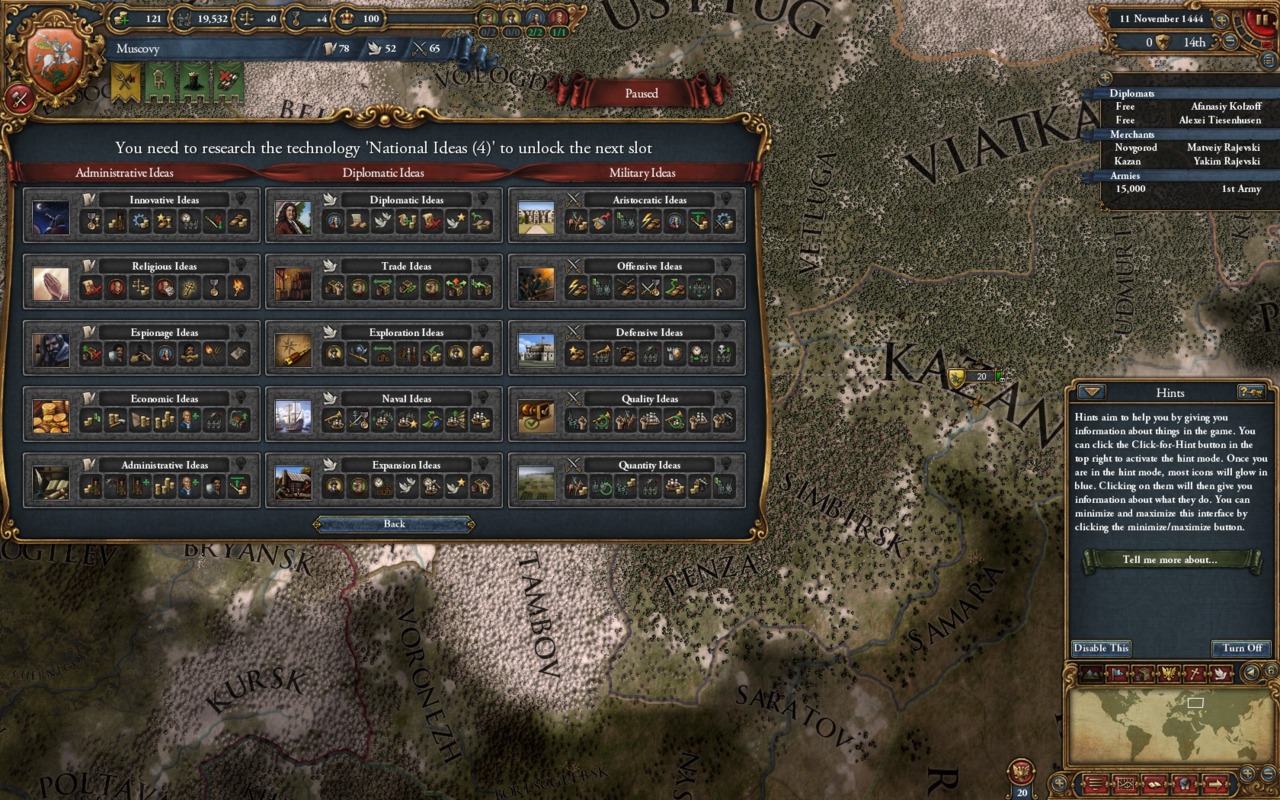
Task: Zoom in using the minimap plus control
Action: [1246, 772]
